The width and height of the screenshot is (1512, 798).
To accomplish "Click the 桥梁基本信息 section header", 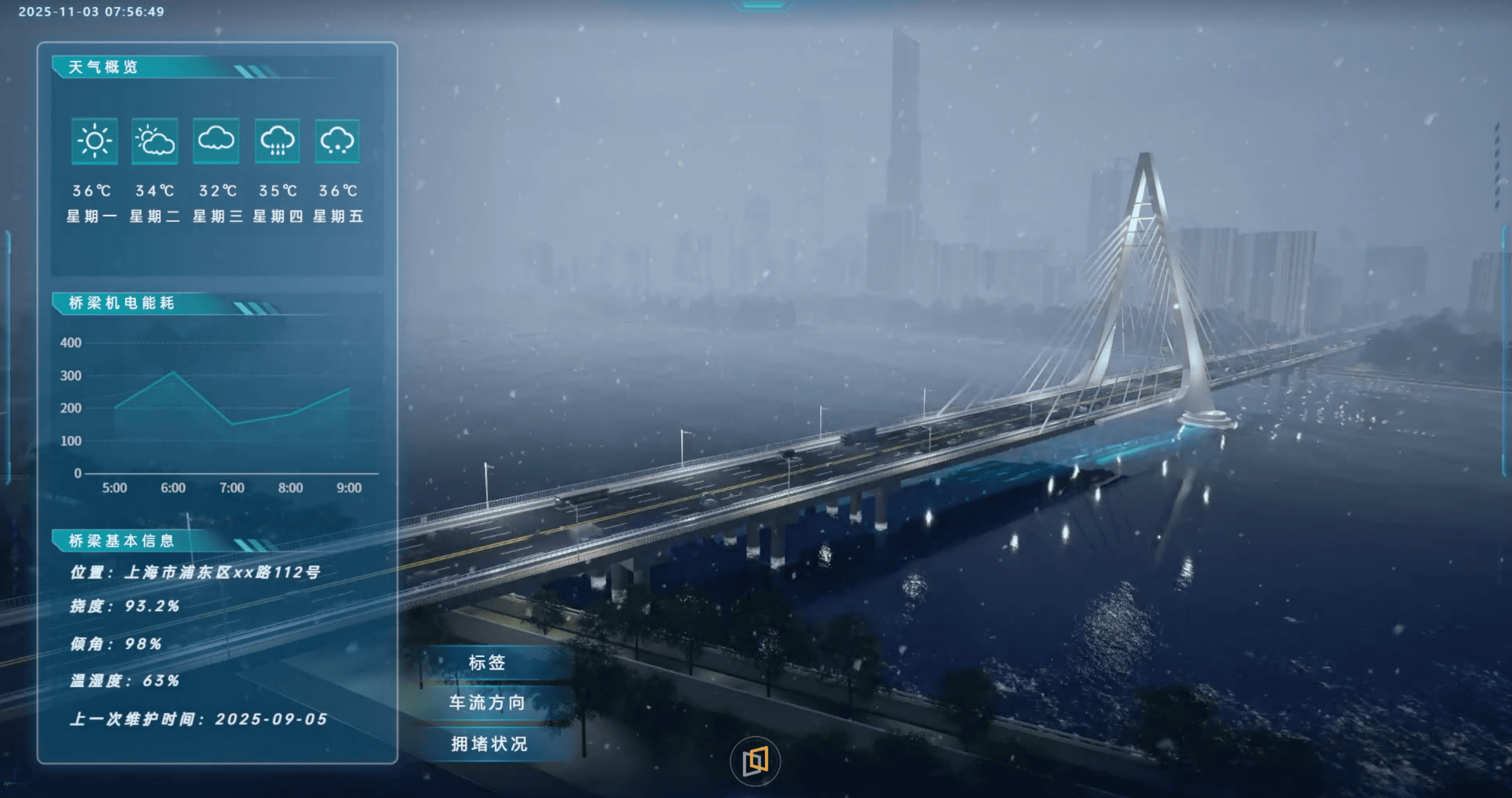I will [x=121, y=540].
